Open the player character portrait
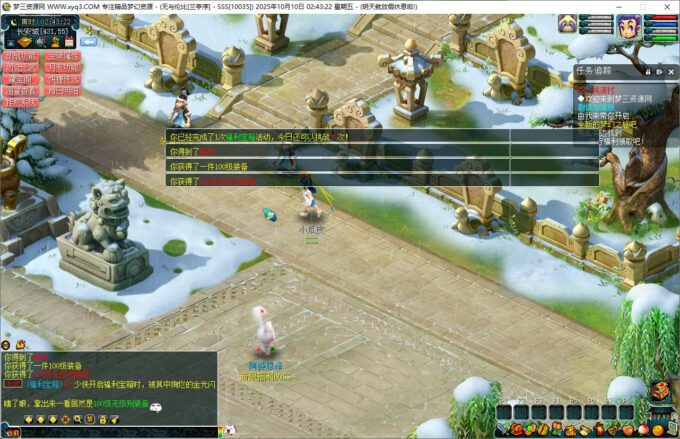Screen dimensions: 680x439 point(628,26)
